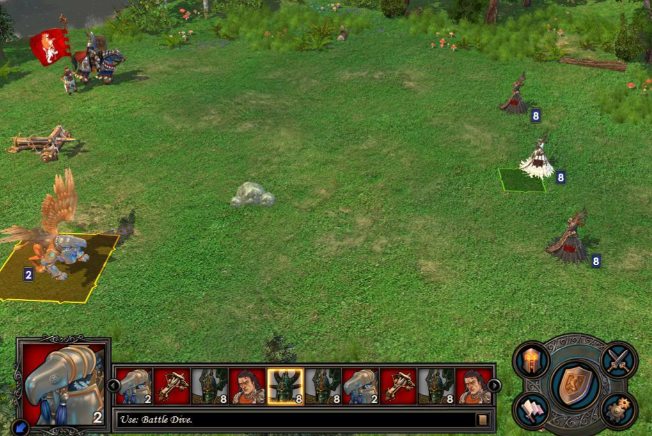Screen dimensions: 652x436
Task: Activate the crossed swords auto-combat button
Action: [619, 359]
